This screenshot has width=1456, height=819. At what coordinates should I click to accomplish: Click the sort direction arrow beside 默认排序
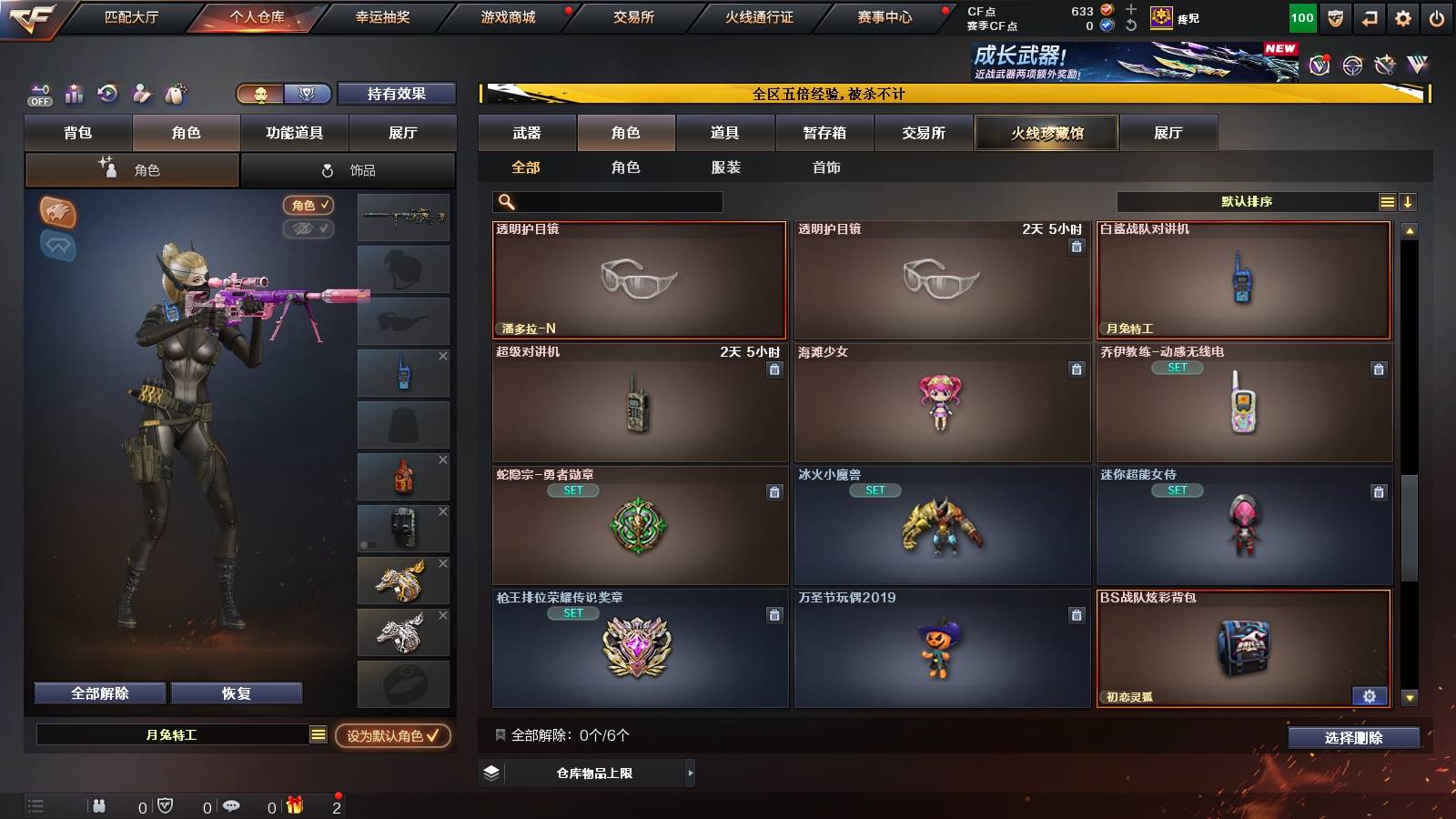click(1409, 201)
